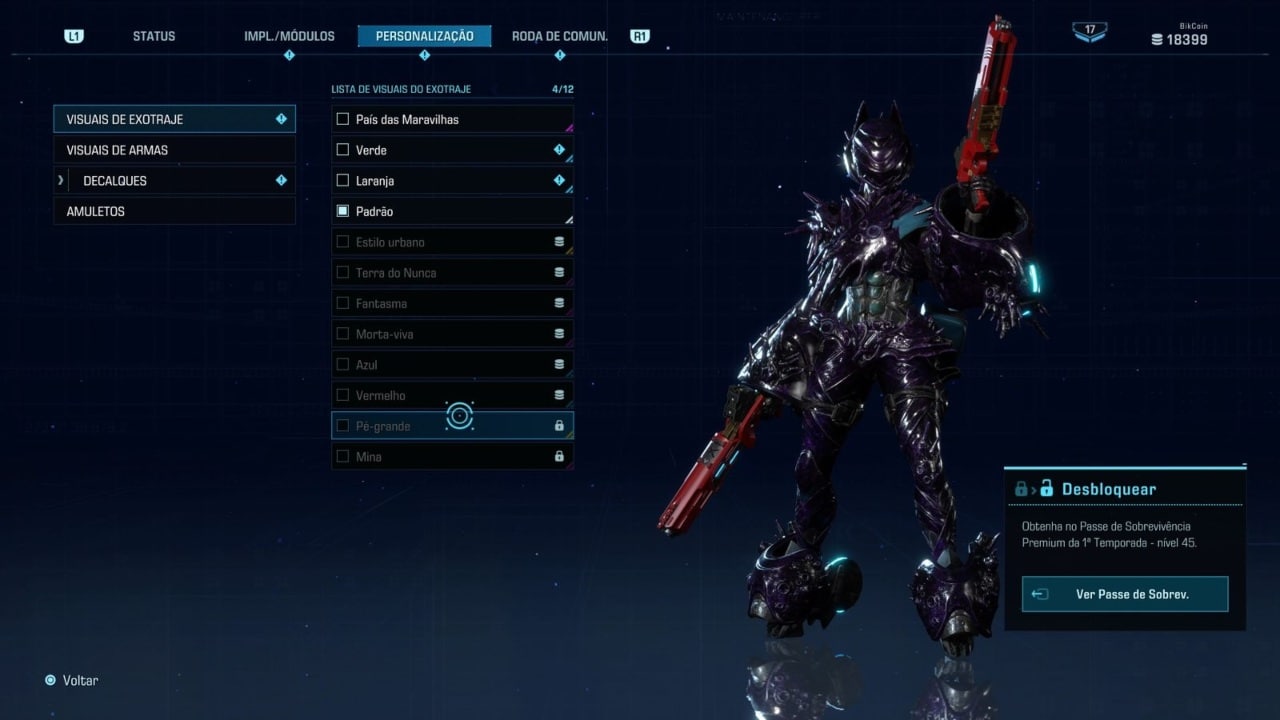The height and width of the screenshot is (720, 1280).
Task: Open Visuais de Armas category
Action: (174, 150)
